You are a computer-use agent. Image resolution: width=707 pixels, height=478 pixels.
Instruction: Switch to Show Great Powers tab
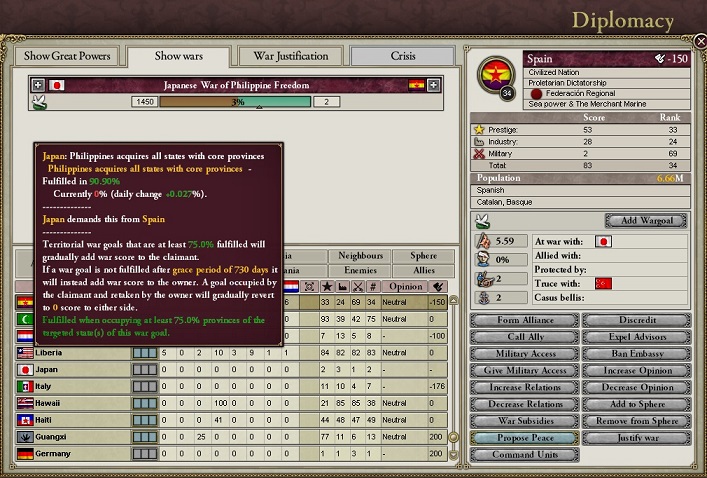(x=66, y=56)
